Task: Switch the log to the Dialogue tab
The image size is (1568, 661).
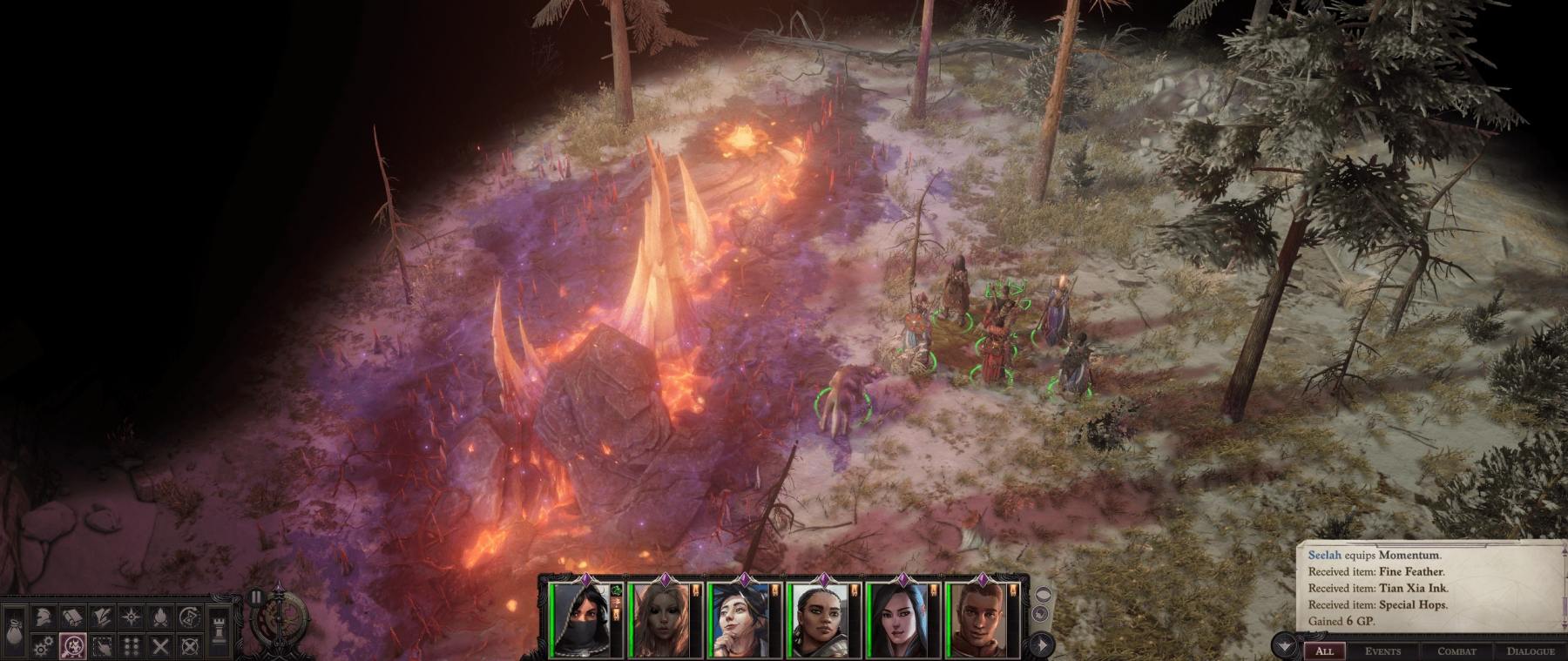Action: click(x=1531, y=651)
